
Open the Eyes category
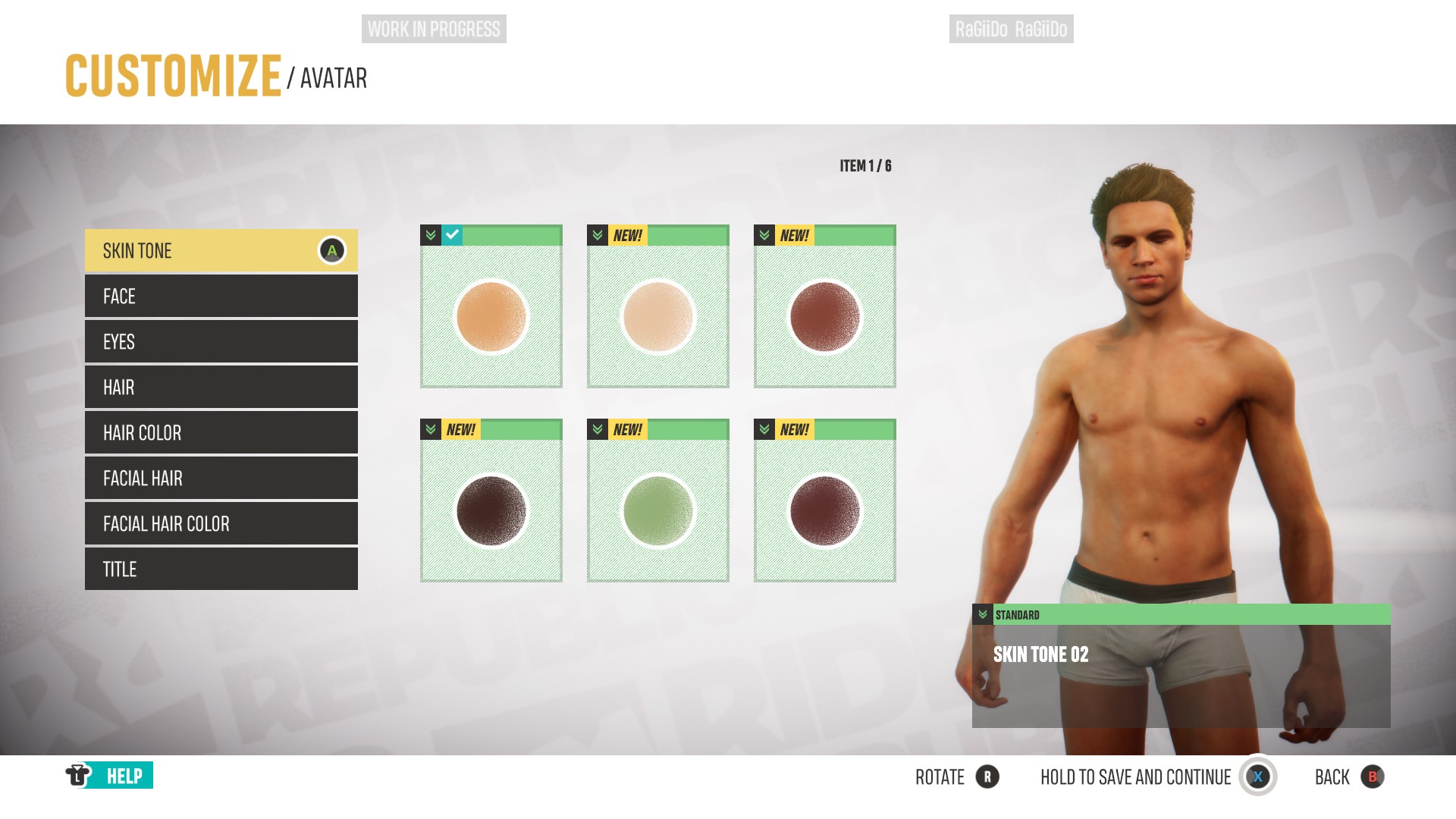click(221, 342)
